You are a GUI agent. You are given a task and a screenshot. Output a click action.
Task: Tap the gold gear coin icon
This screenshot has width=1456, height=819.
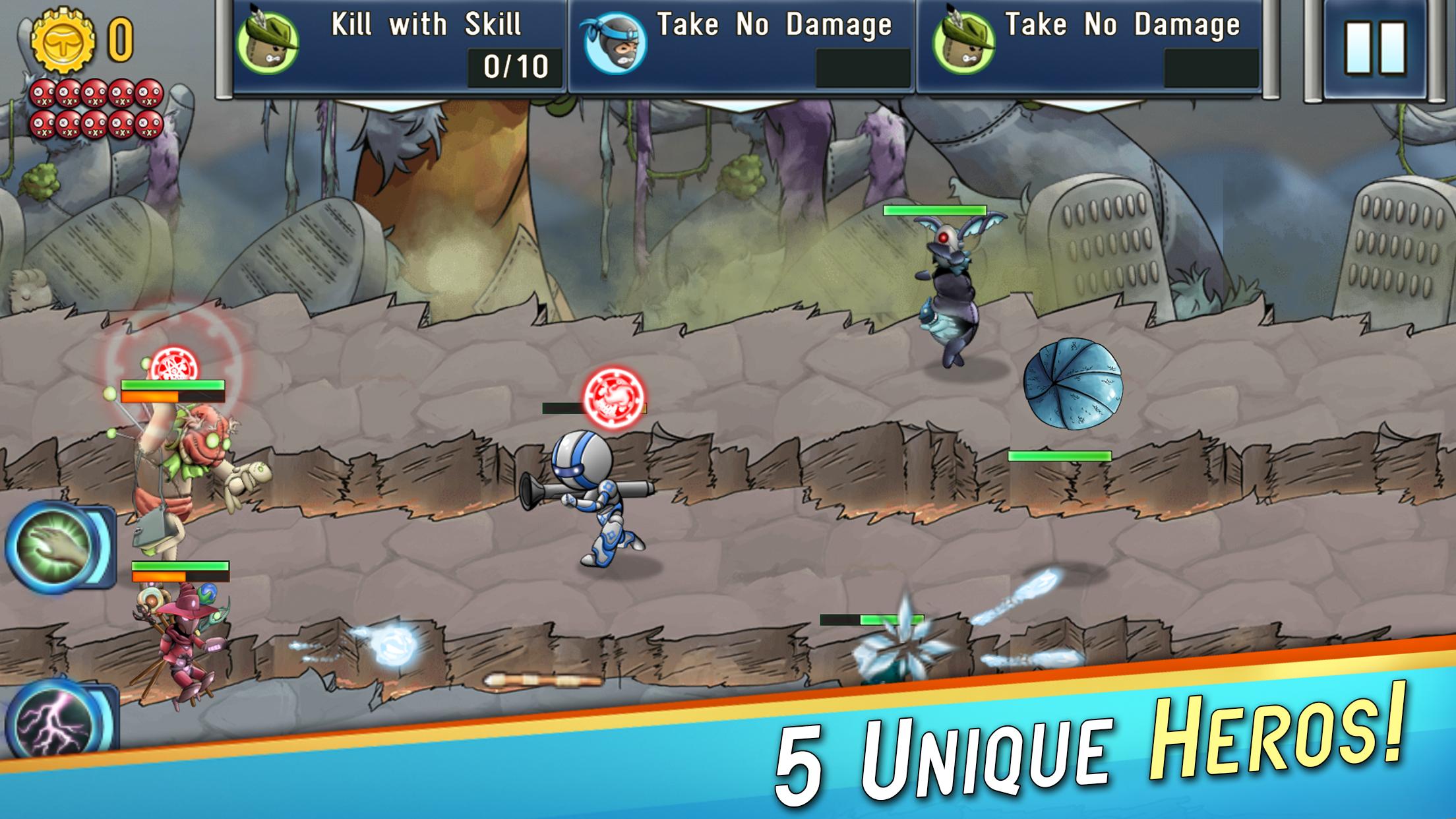click(64, 41)
